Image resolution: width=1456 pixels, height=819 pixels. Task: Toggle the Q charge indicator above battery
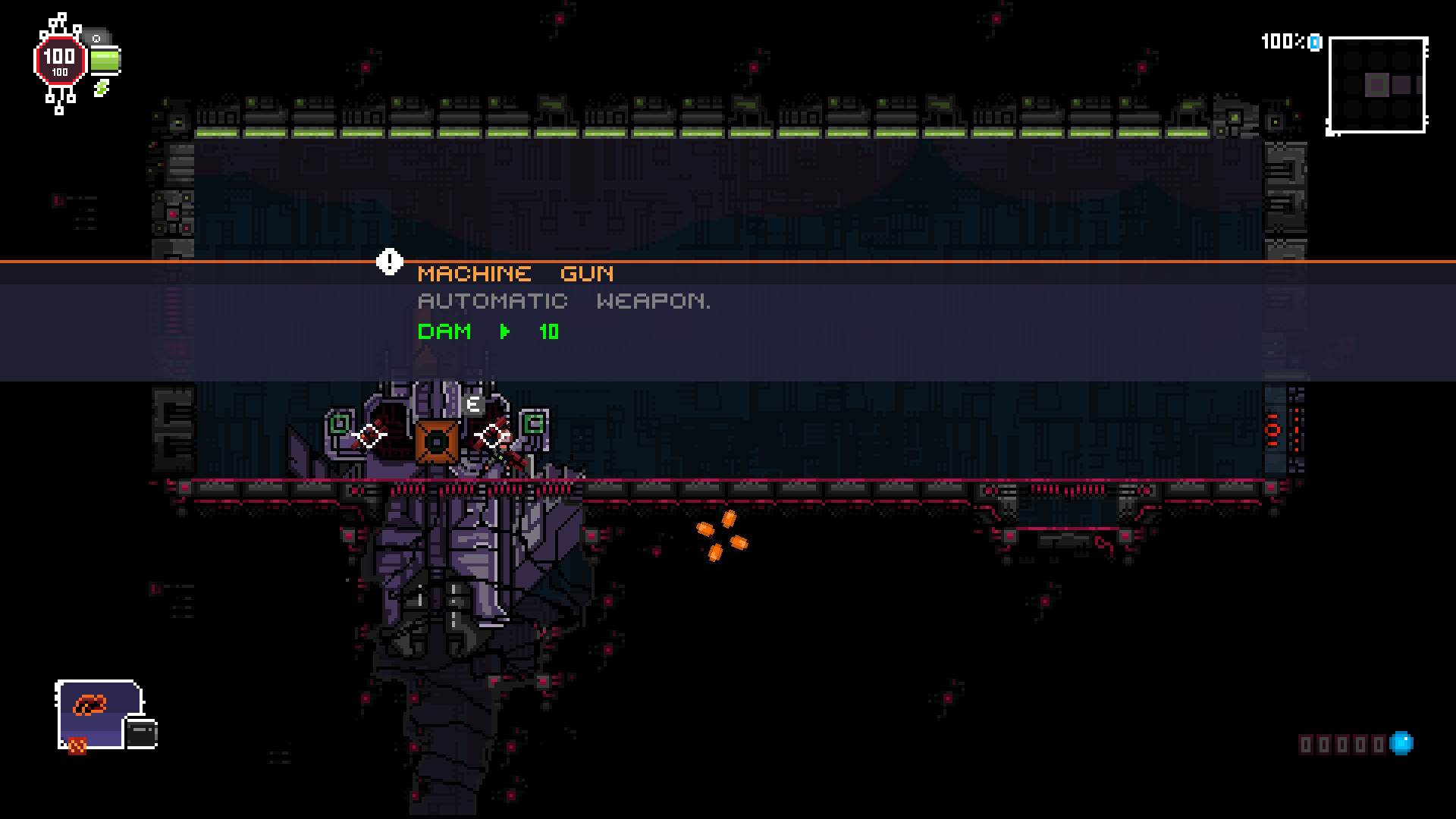click(97, 37)
